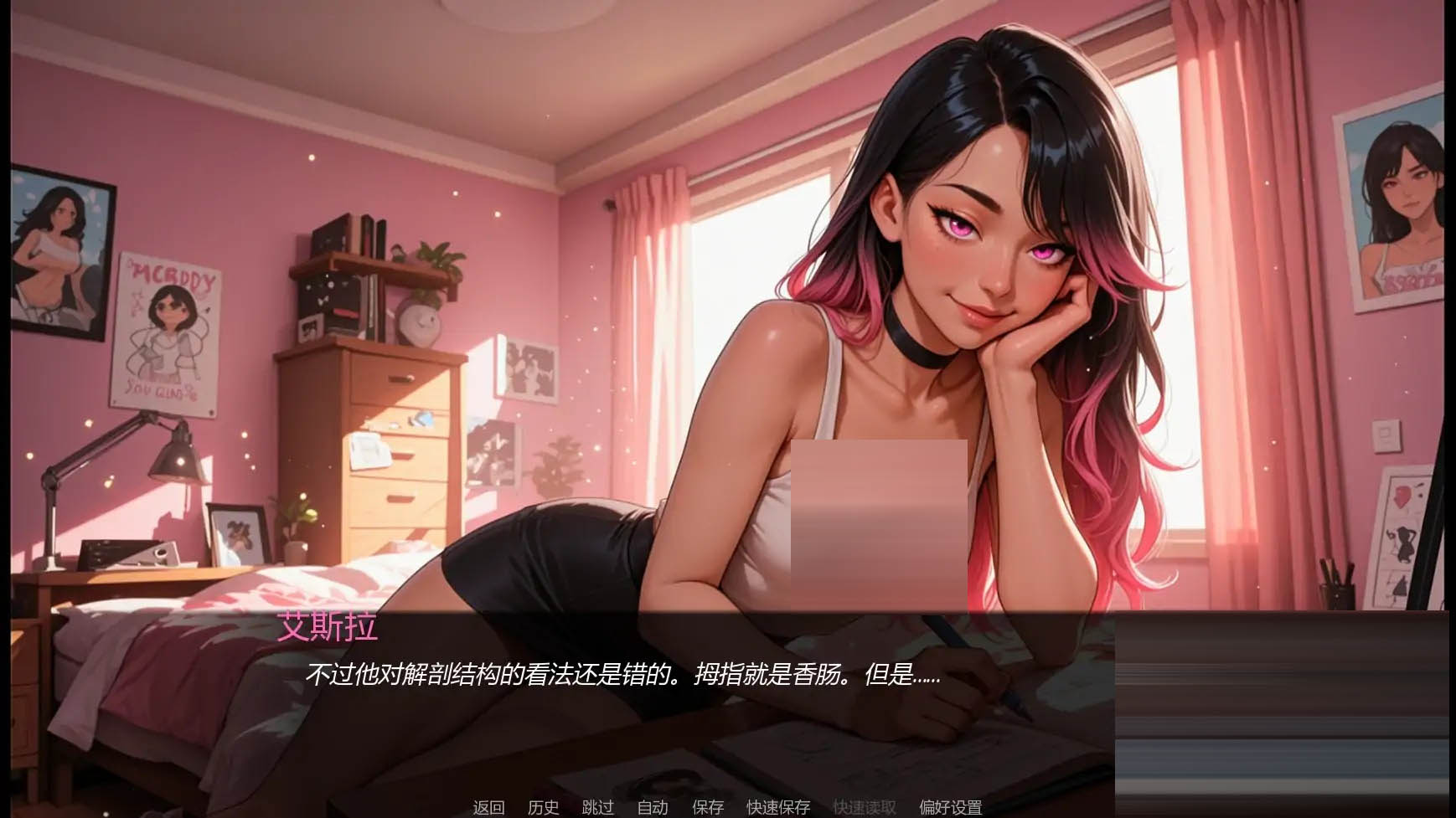The width and height of the screenshot is (1456, 818).
Task: Open the 历史 dialogue history screen
Action: click(x=544, y=808)
